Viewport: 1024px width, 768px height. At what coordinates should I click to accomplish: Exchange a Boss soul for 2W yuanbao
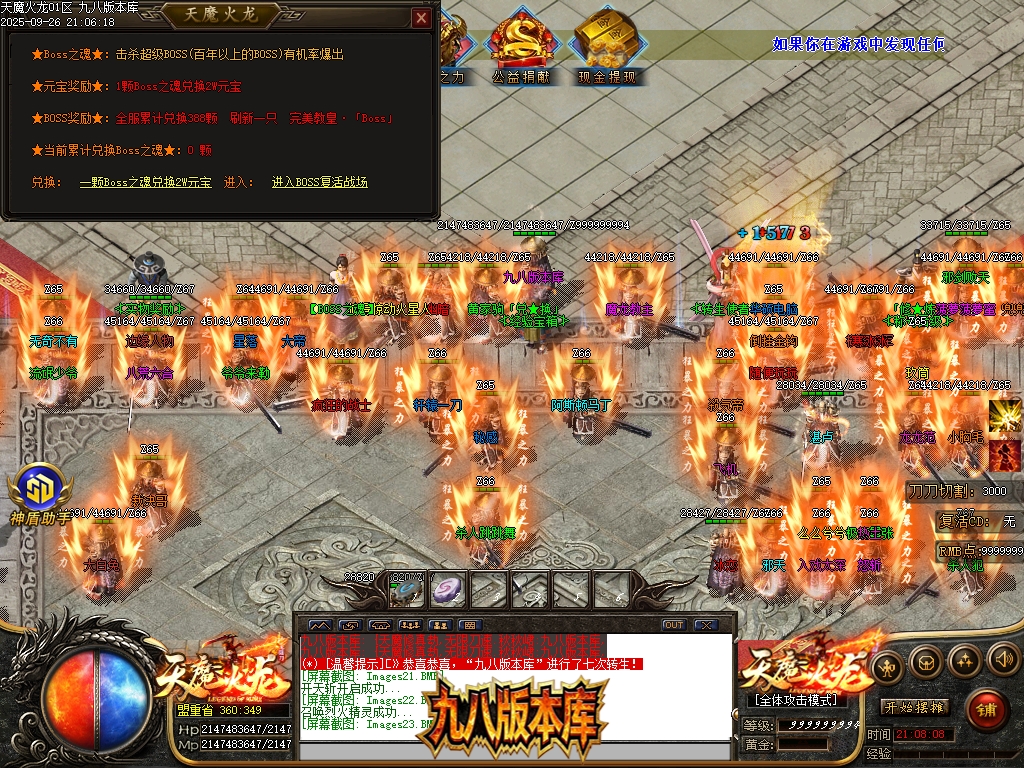(x=145, y=182)
